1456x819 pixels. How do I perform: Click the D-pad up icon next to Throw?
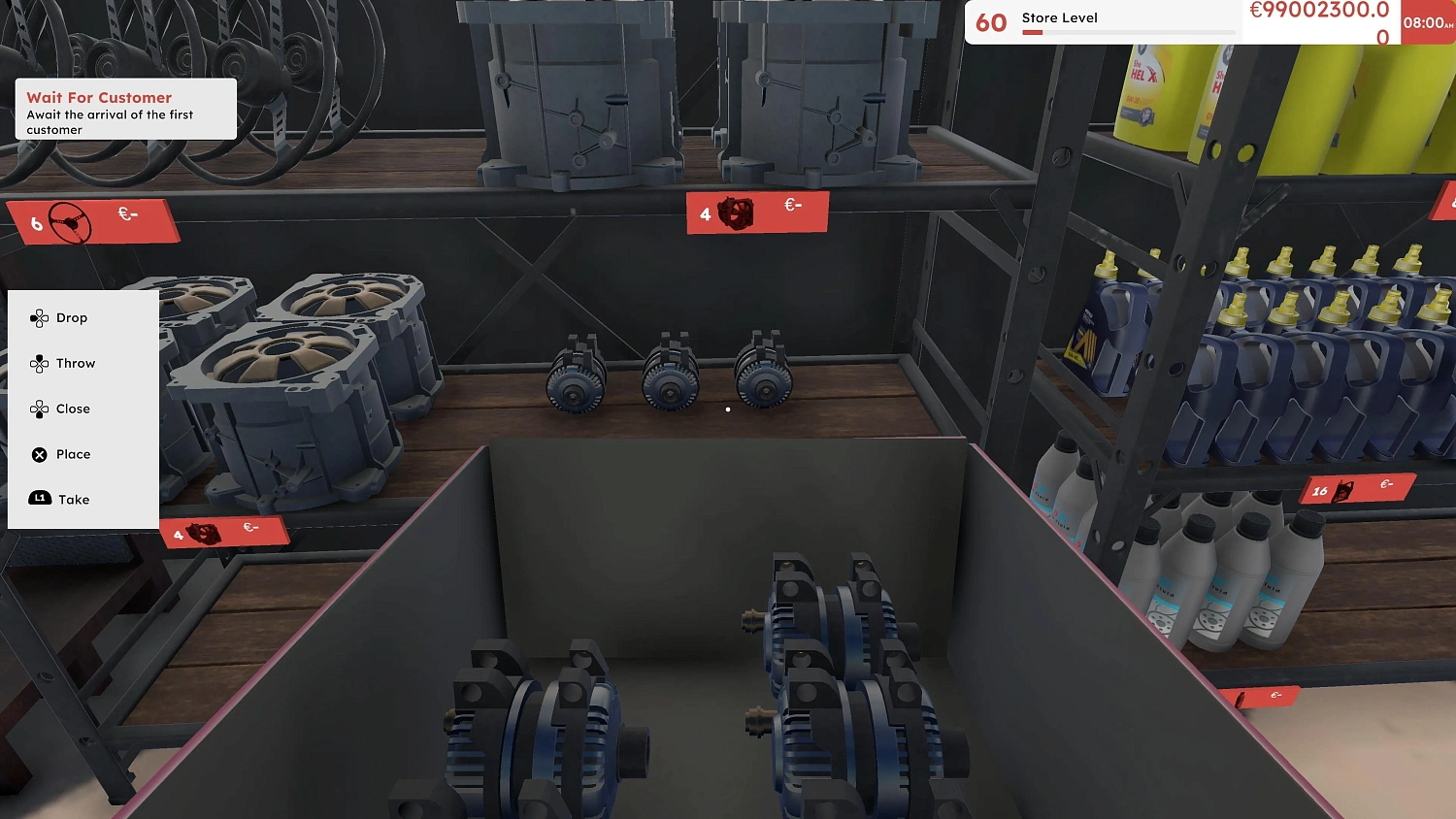38,363
